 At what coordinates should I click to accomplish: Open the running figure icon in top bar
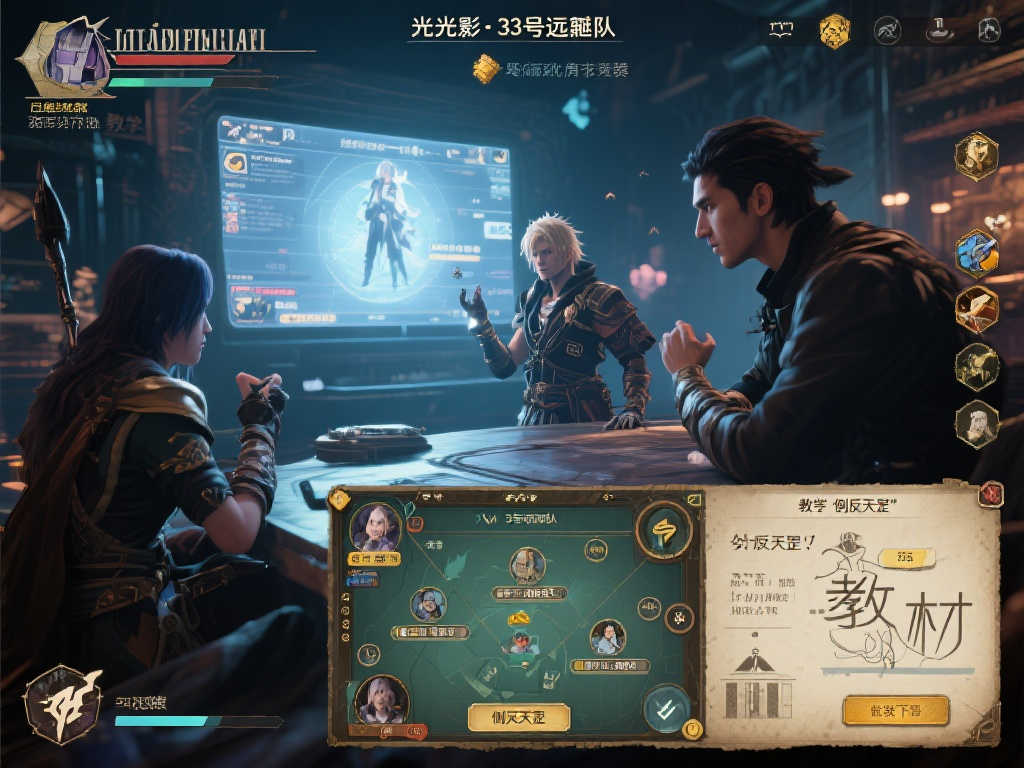click(x=886, y=30)
